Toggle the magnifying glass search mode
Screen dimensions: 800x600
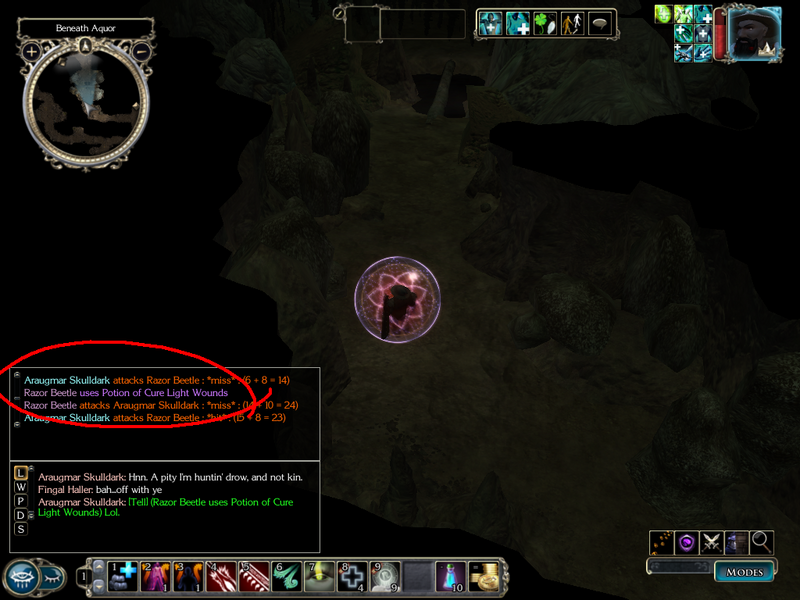tap(762, 542)
